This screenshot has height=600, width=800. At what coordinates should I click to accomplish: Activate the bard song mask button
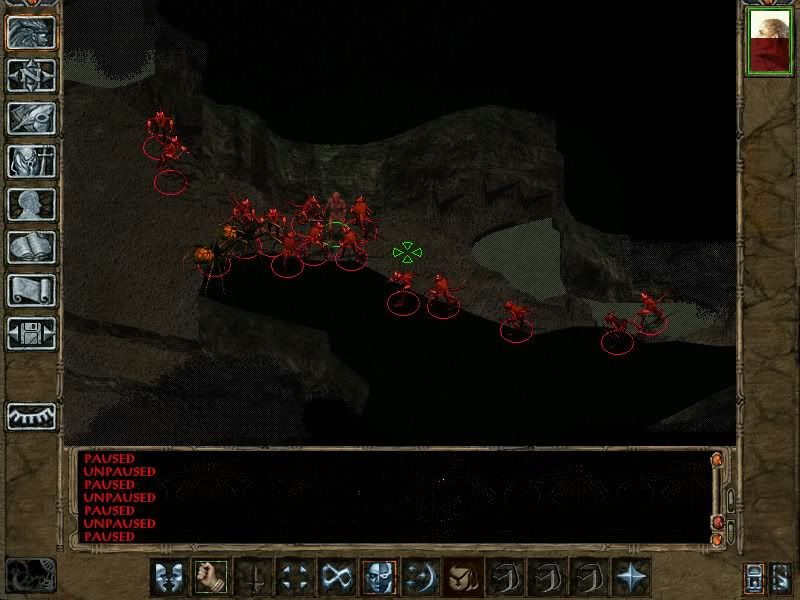click(380, 577)
